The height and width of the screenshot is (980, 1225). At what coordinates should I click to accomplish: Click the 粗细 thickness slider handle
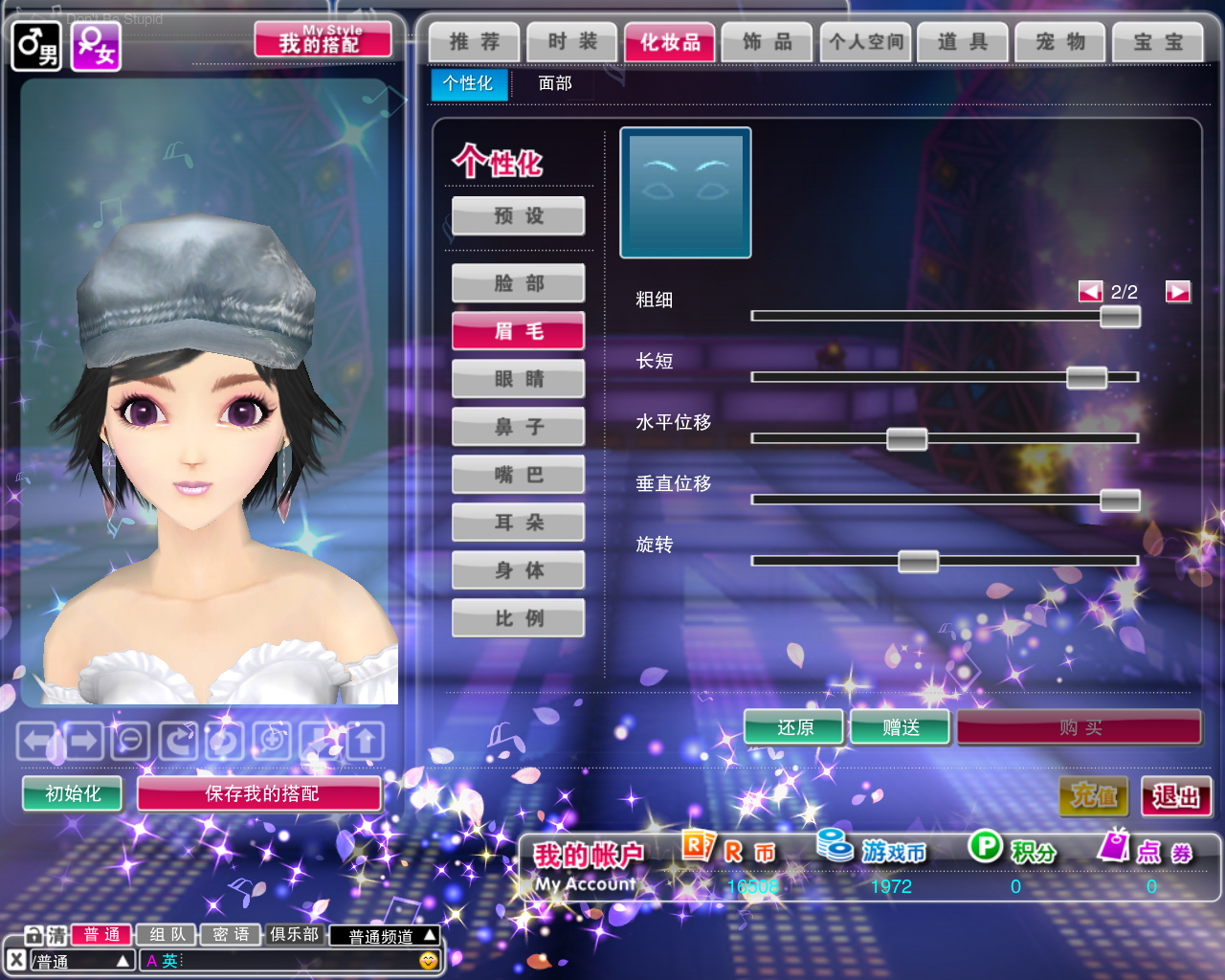click(1120, 316)
